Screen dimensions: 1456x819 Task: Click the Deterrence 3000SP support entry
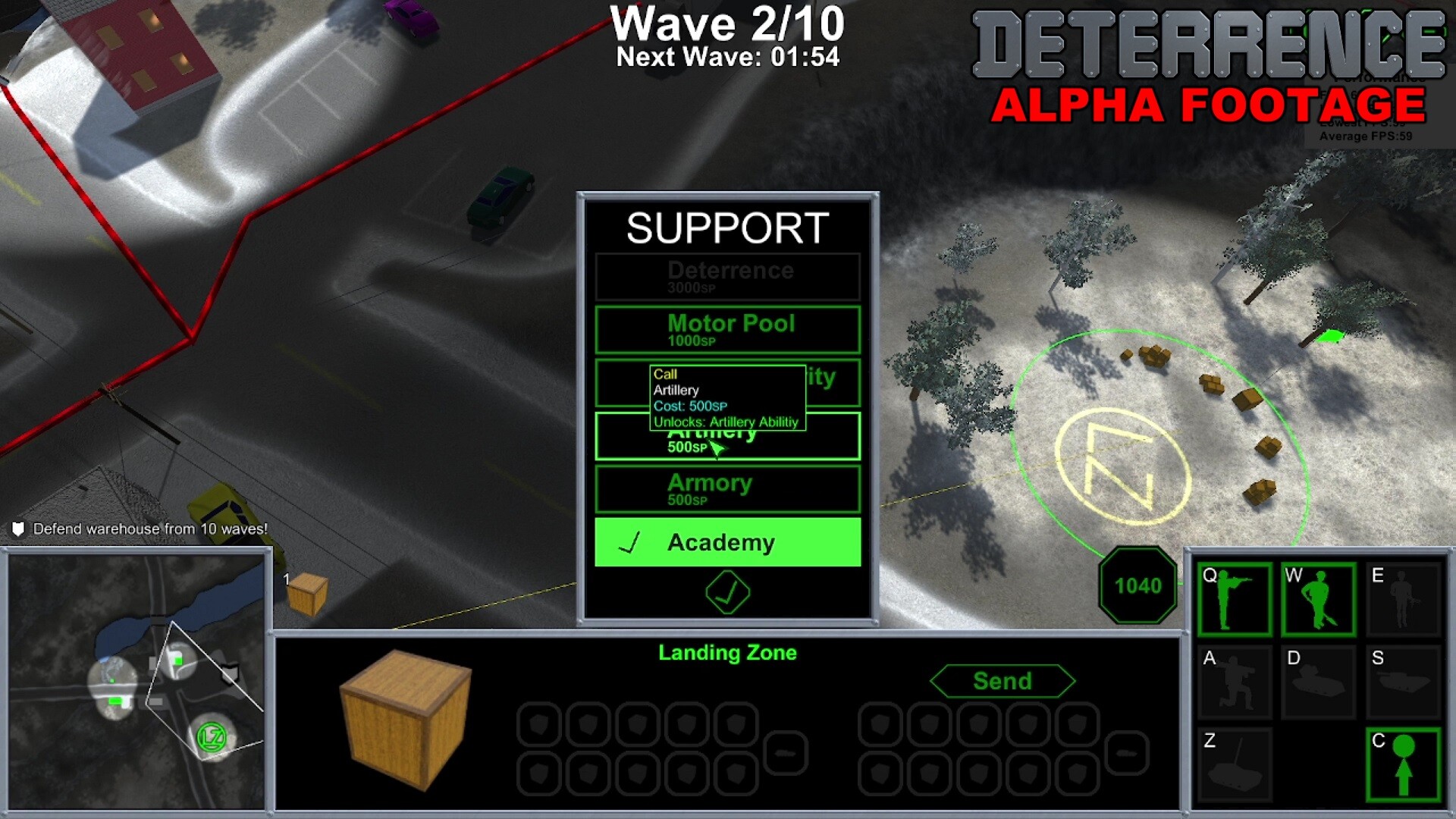726,277
